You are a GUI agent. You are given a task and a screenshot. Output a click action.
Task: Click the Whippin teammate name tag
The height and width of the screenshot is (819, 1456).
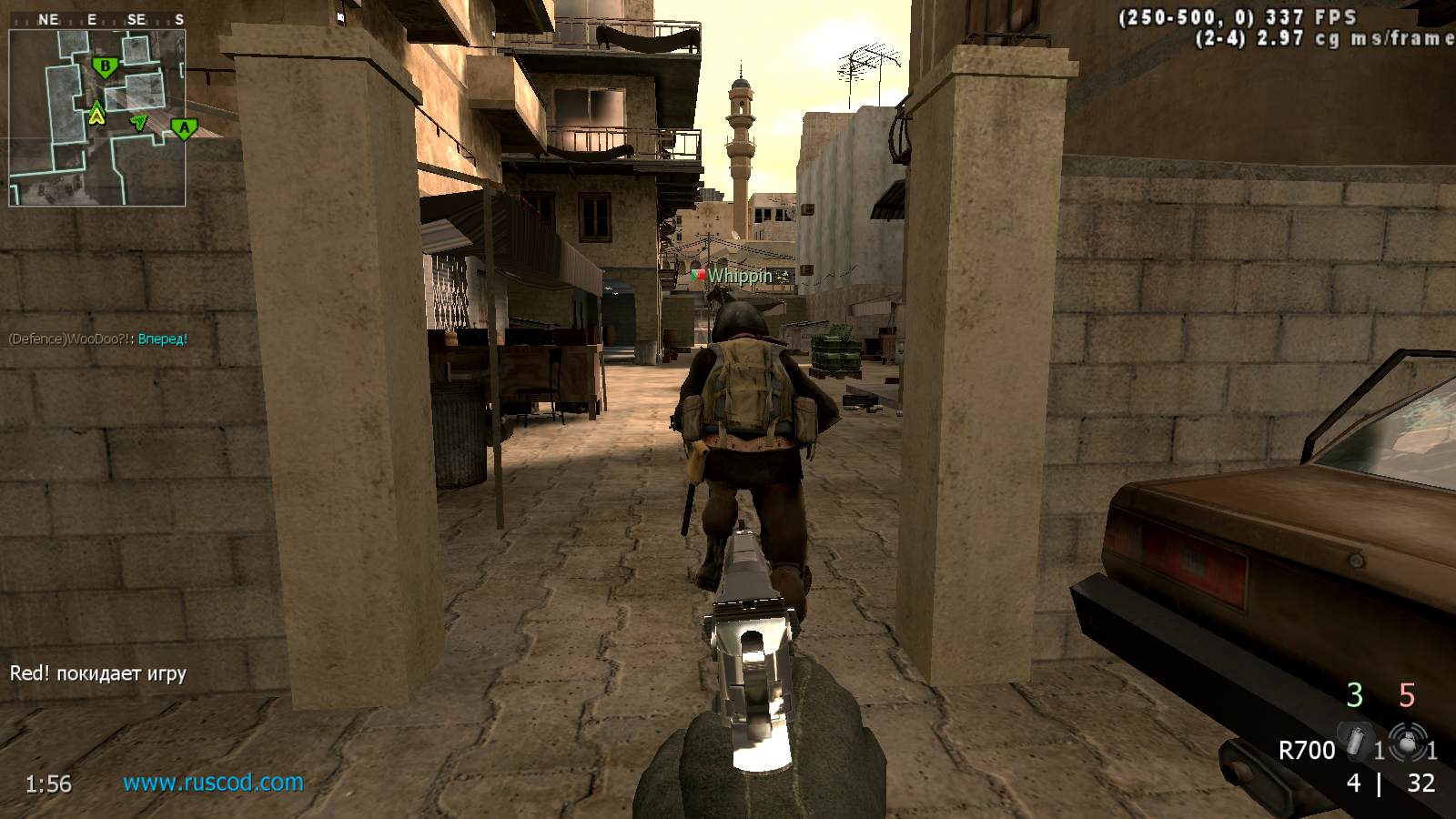click(739, 276)
